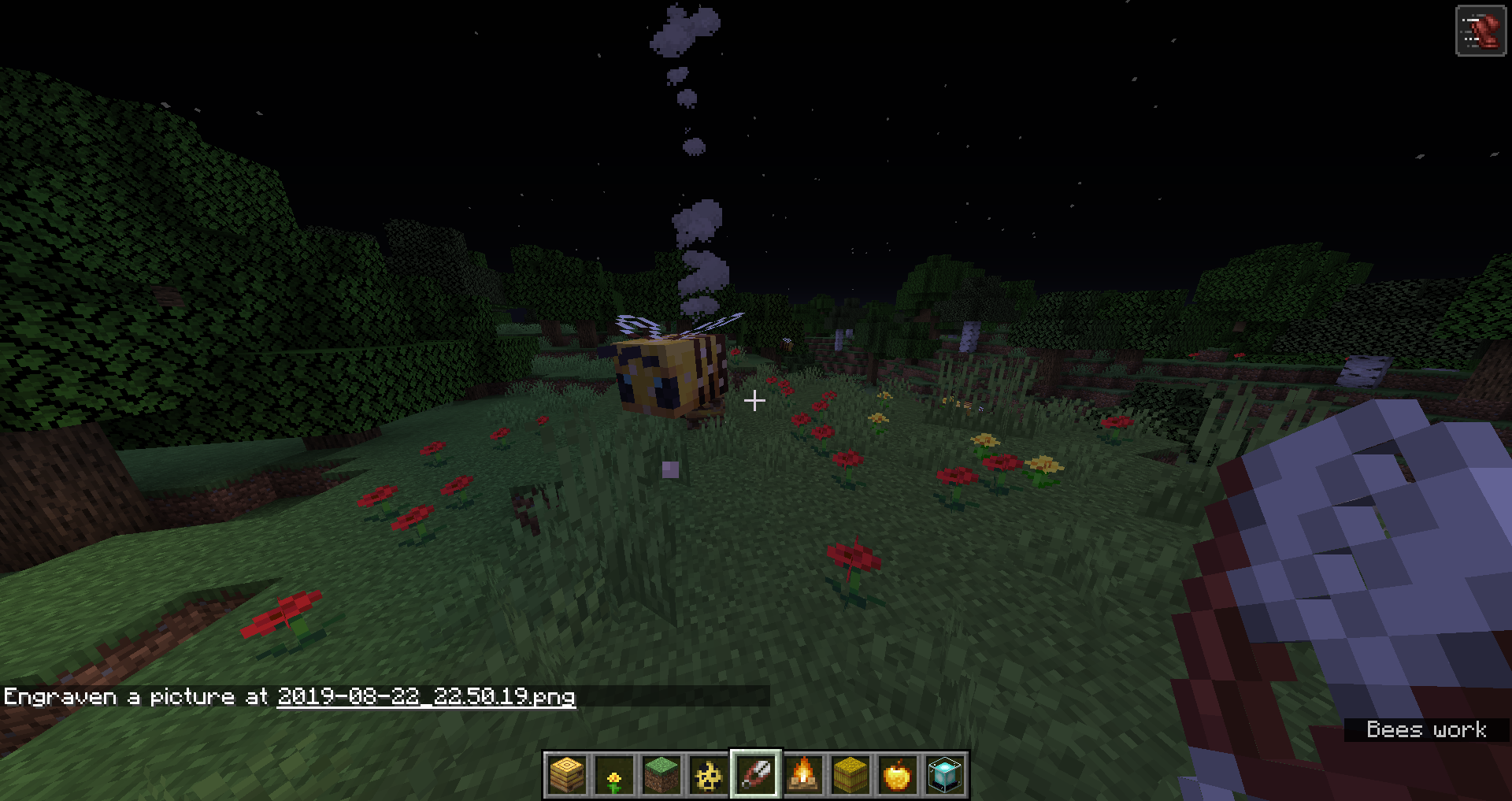Viewport: 1512px width, 801px height.
Task: Open the screenshot file link in chat
Action: (x=426, y=697)
